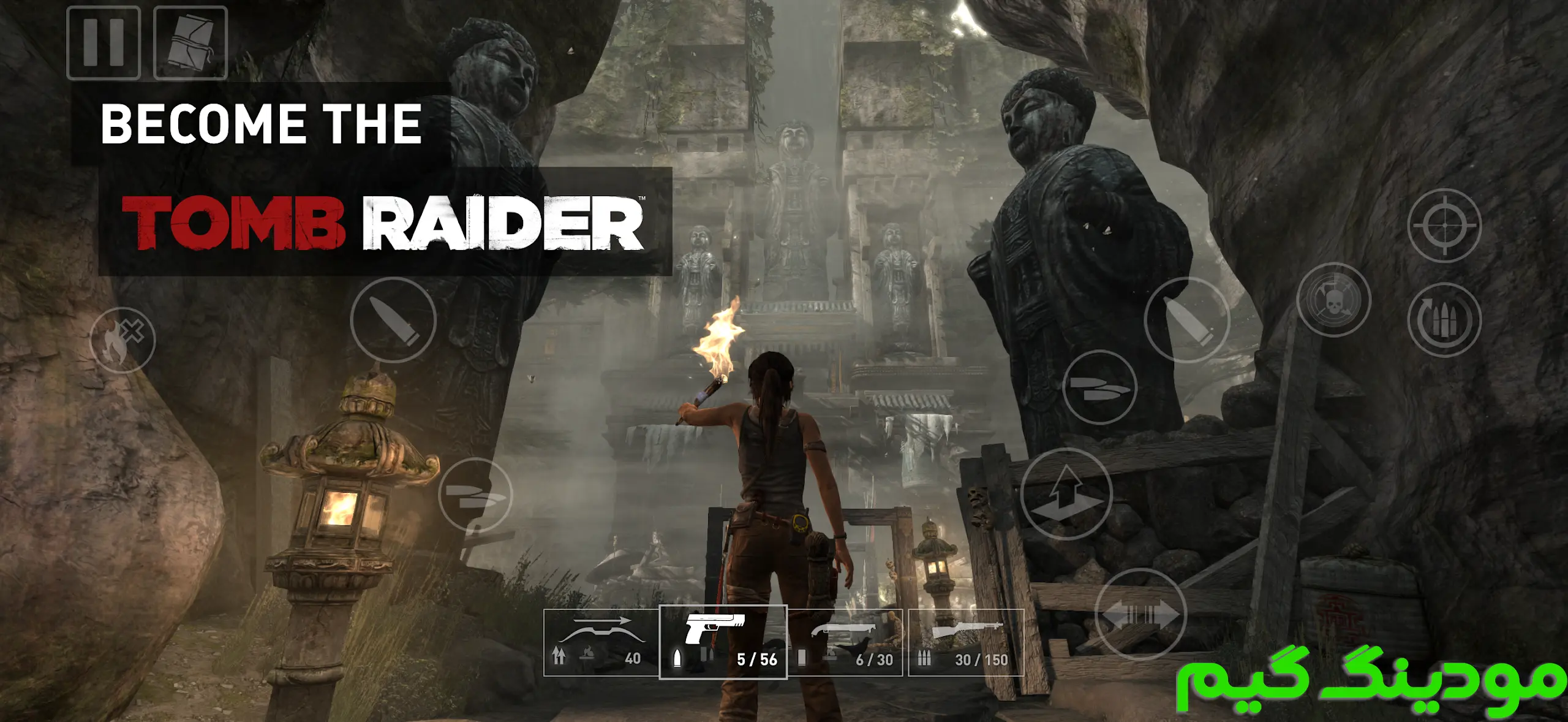Choose the pistol weapon slot
This screenshot has width=1568, height=722.
(723, 642)
